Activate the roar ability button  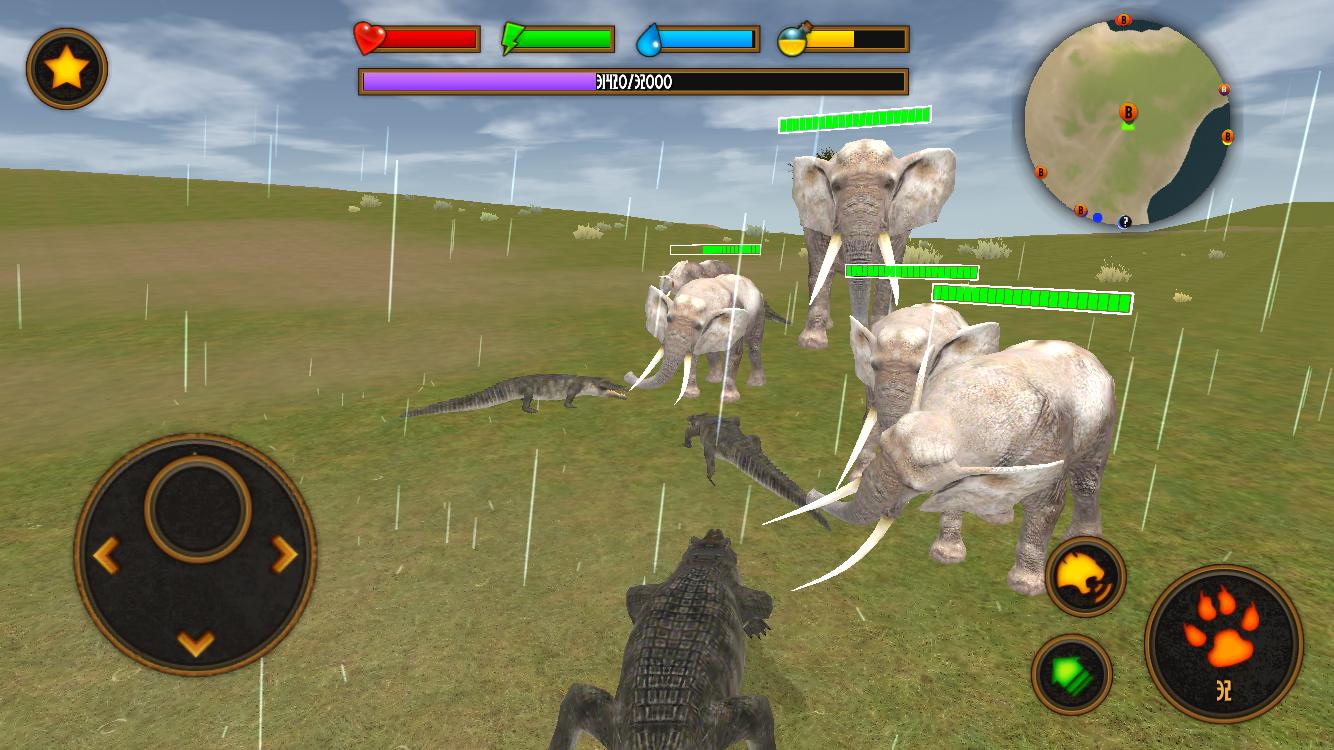click(x=1084, y=578)
